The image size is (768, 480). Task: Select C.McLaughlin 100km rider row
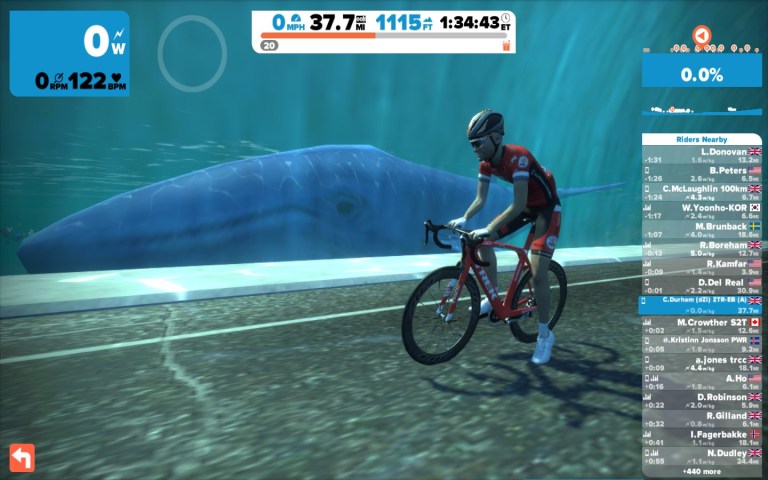pos(701,192)
